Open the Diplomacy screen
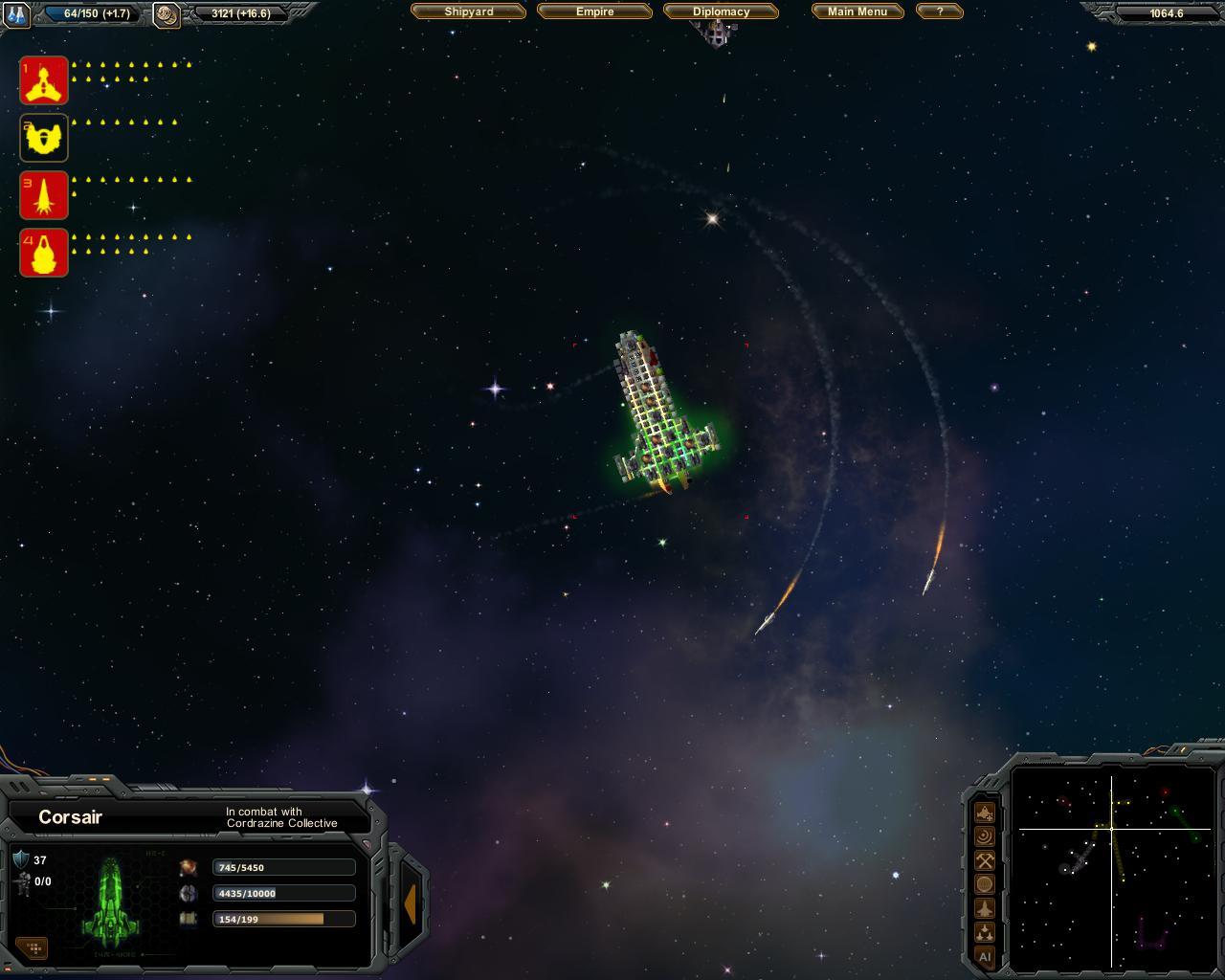The width and height of the screenshot is (1225, 980). tap(721, 11)
